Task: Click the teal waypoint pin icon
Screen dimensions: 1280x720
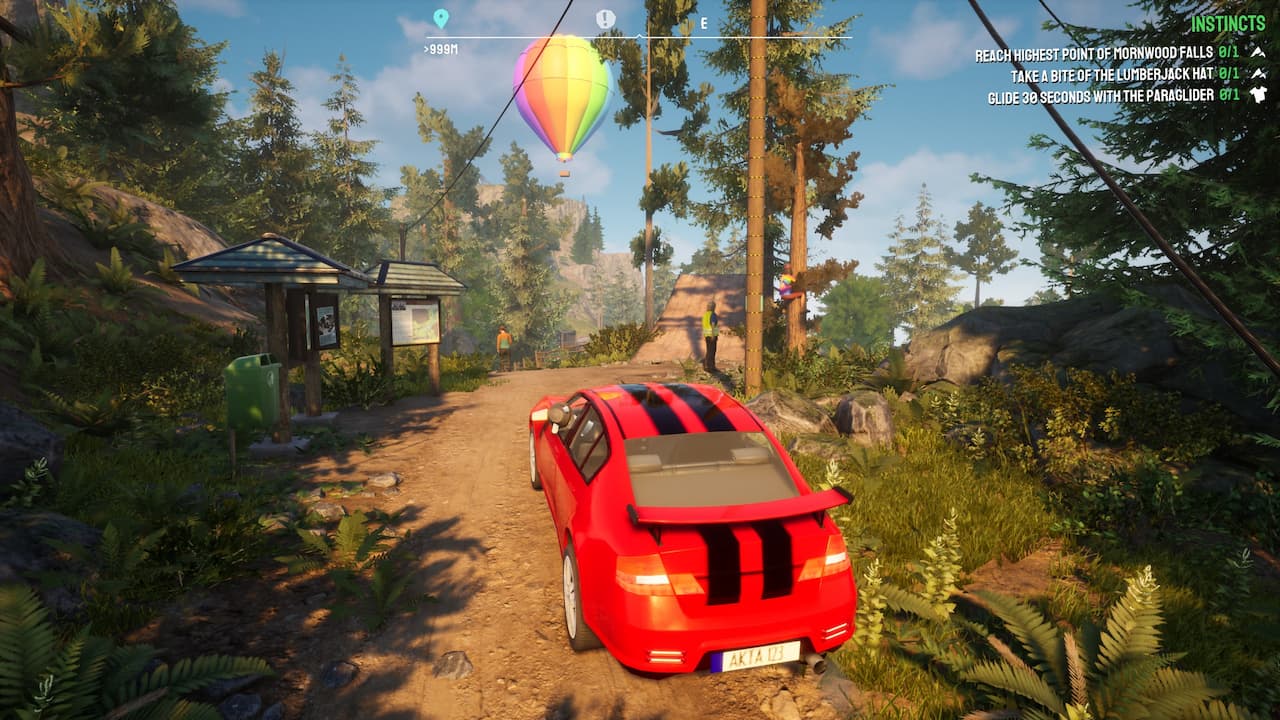Action: pos(440,16)
